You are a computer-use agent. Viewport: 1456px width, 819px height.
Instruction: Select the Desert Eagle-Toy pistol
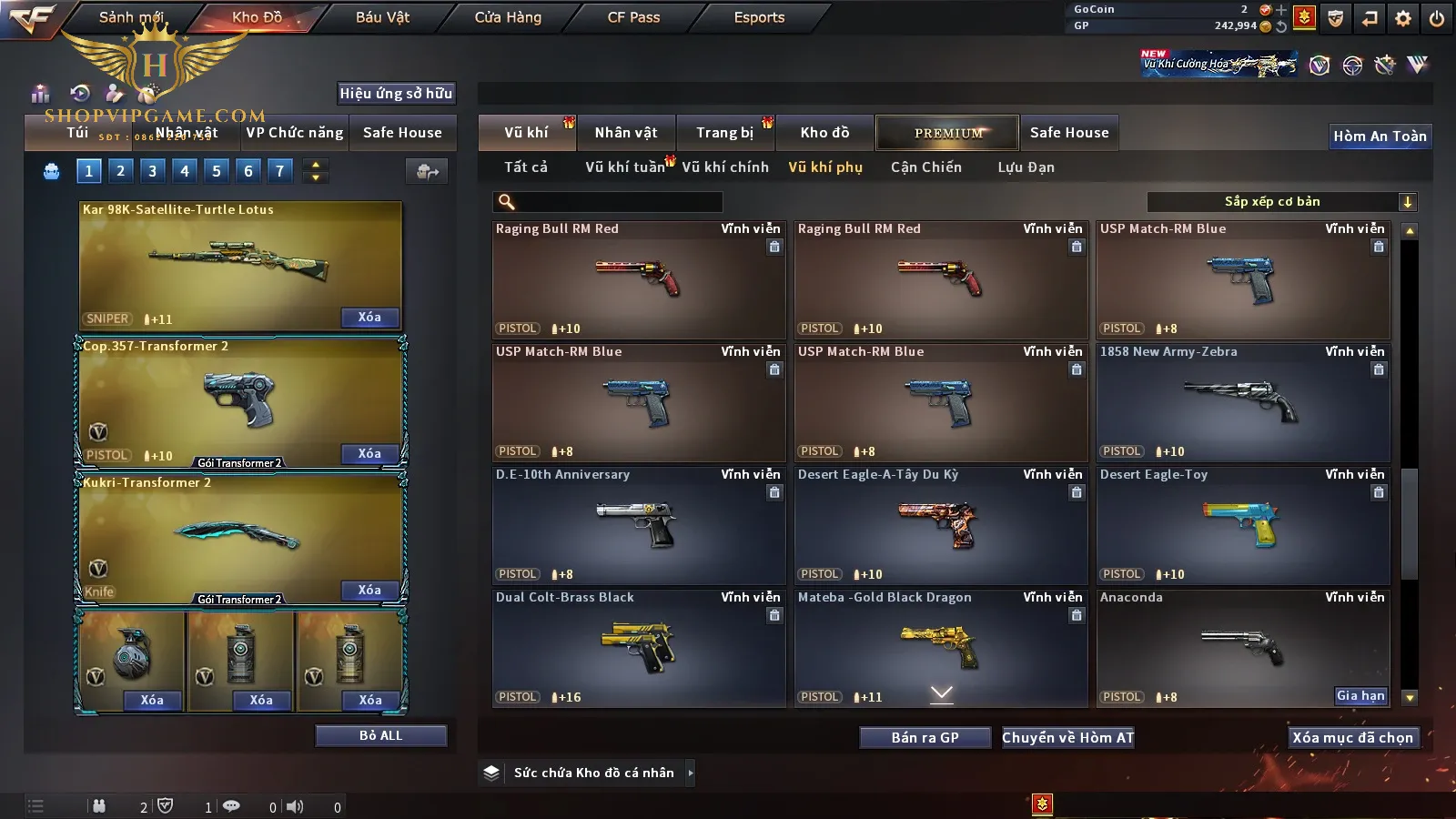coord(1243,525)
